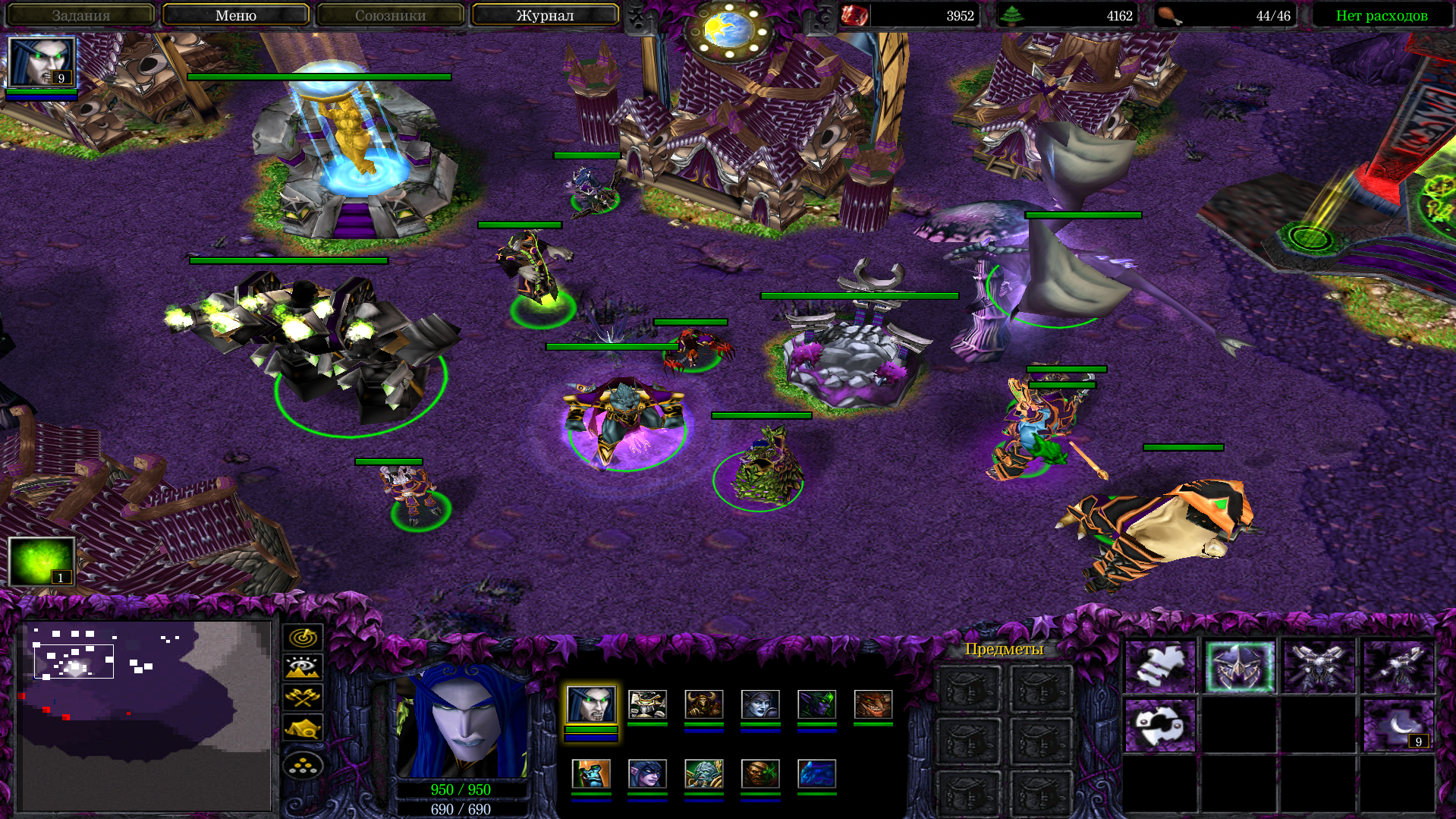Toggle minimap terrain display button
The width and height of the screenshot is (1456, 819).
(303, 667)
